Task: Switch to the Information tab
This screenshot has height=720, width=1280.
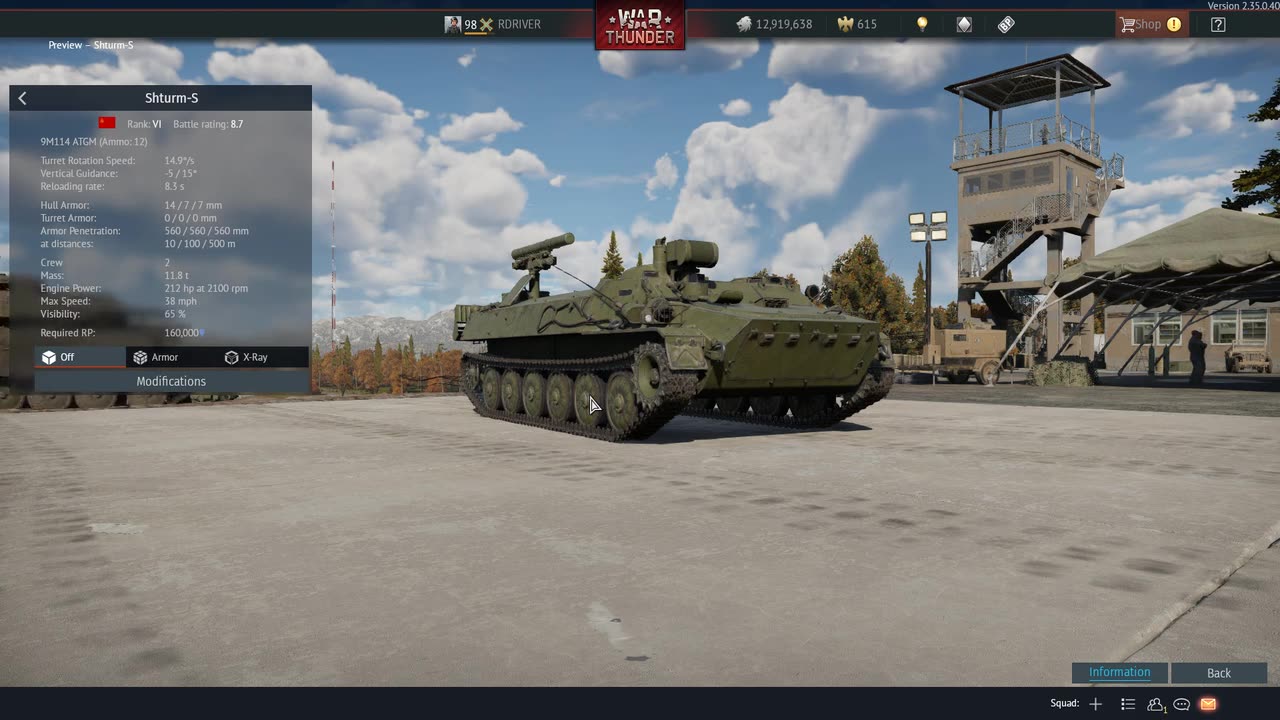Action: [1118, 672]
